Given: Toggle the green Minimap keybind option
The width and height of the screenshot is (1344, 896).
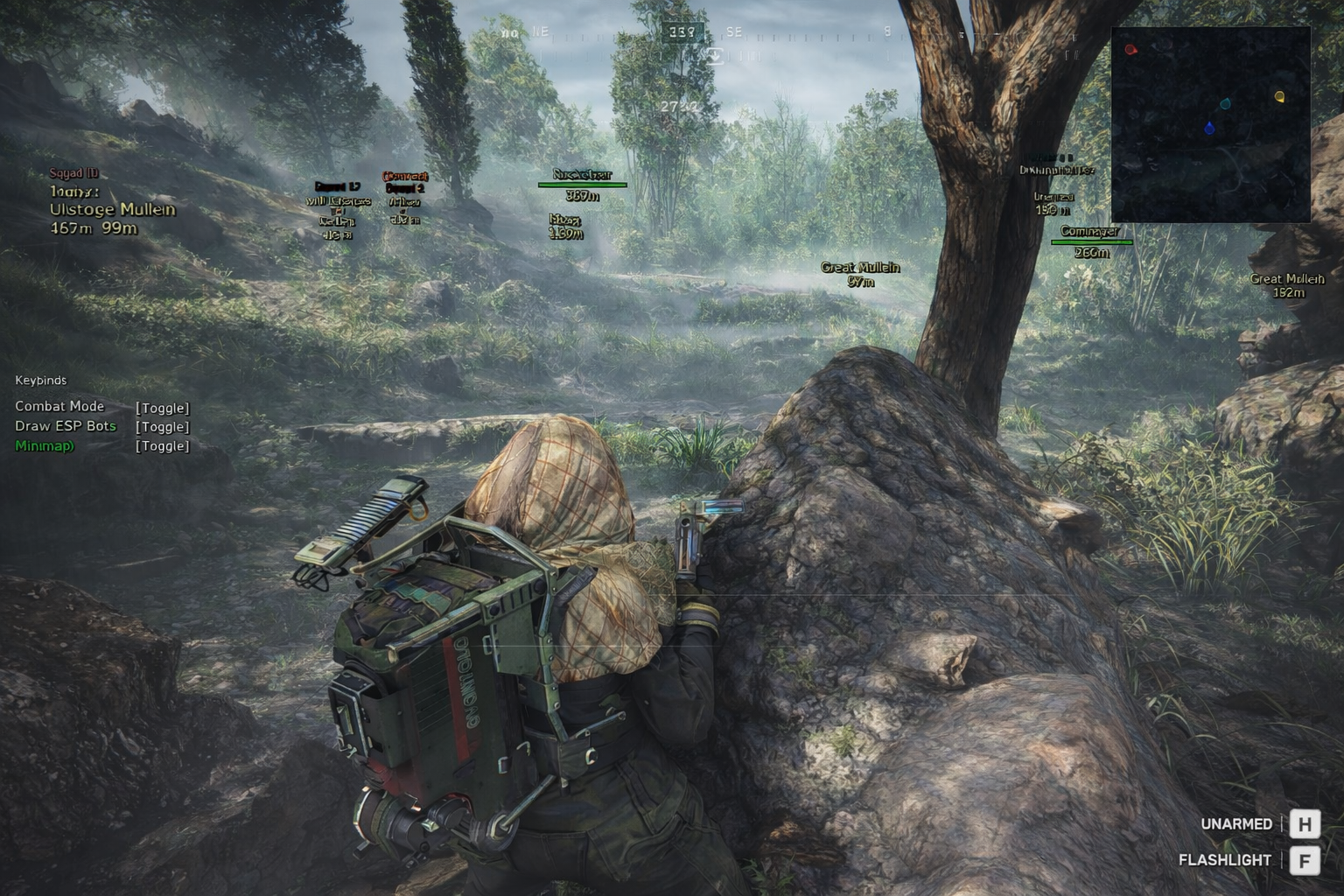Looking at the screenshot, I should pyautogui.click(x=162, y=446).
